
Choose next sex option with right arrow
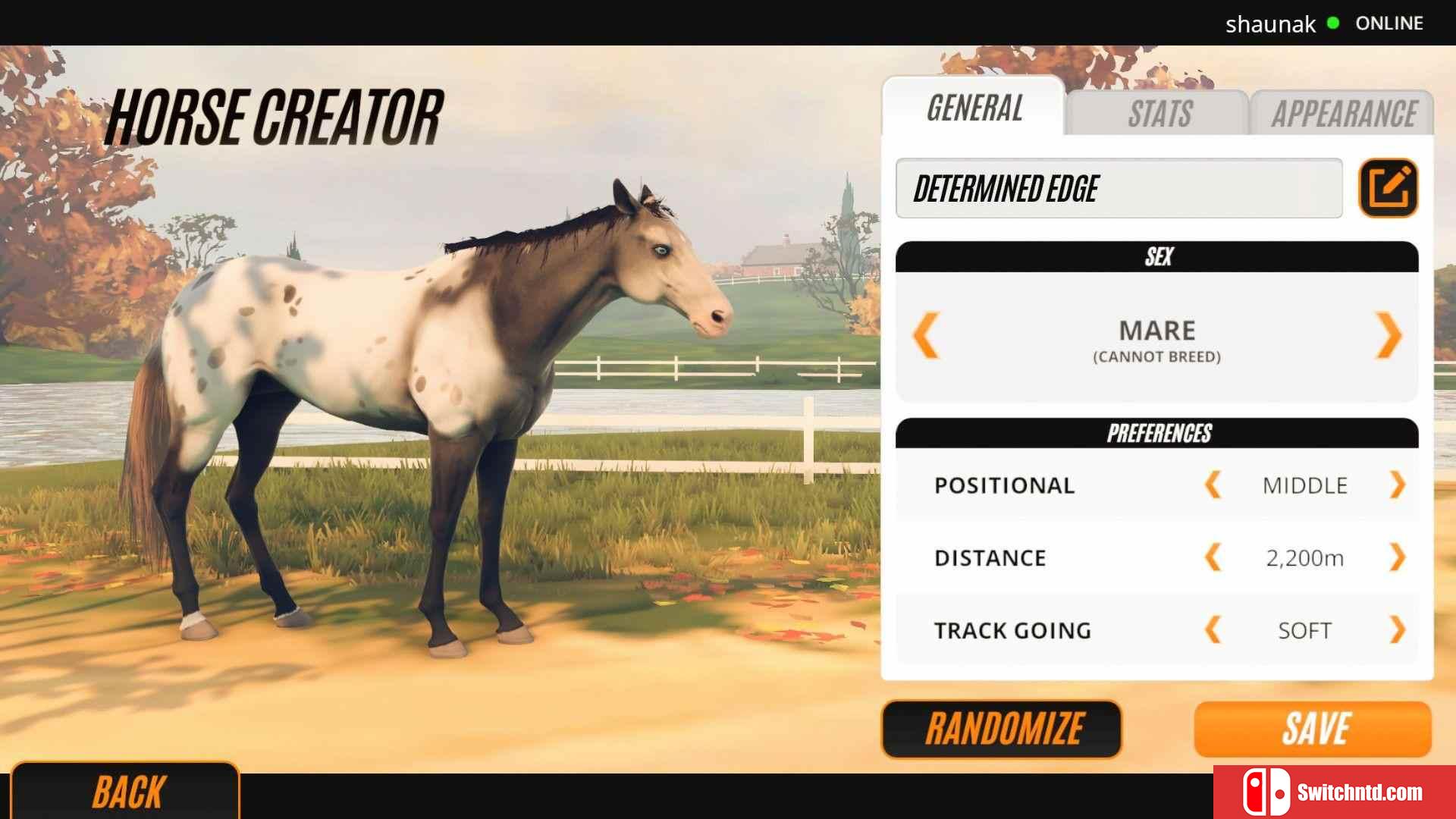tap(1389, 334)
